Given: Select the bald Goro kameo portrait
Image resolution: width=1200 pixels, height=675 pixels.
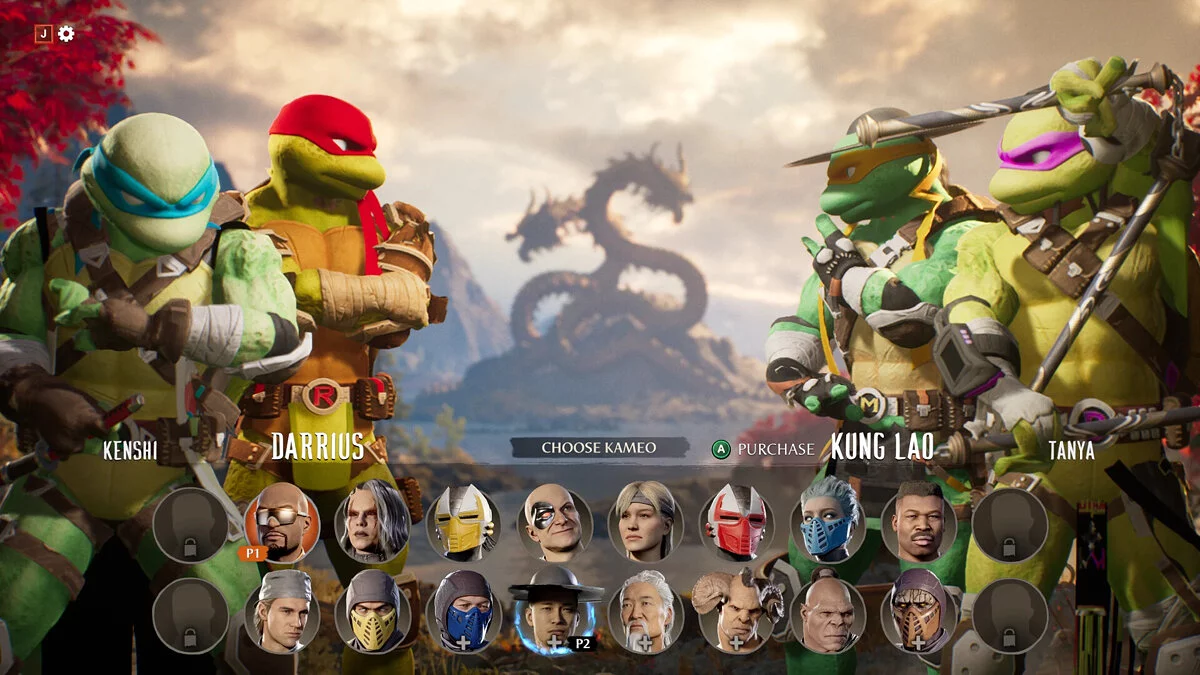Looking at the screenshot, I should click(x=828, y=612).
